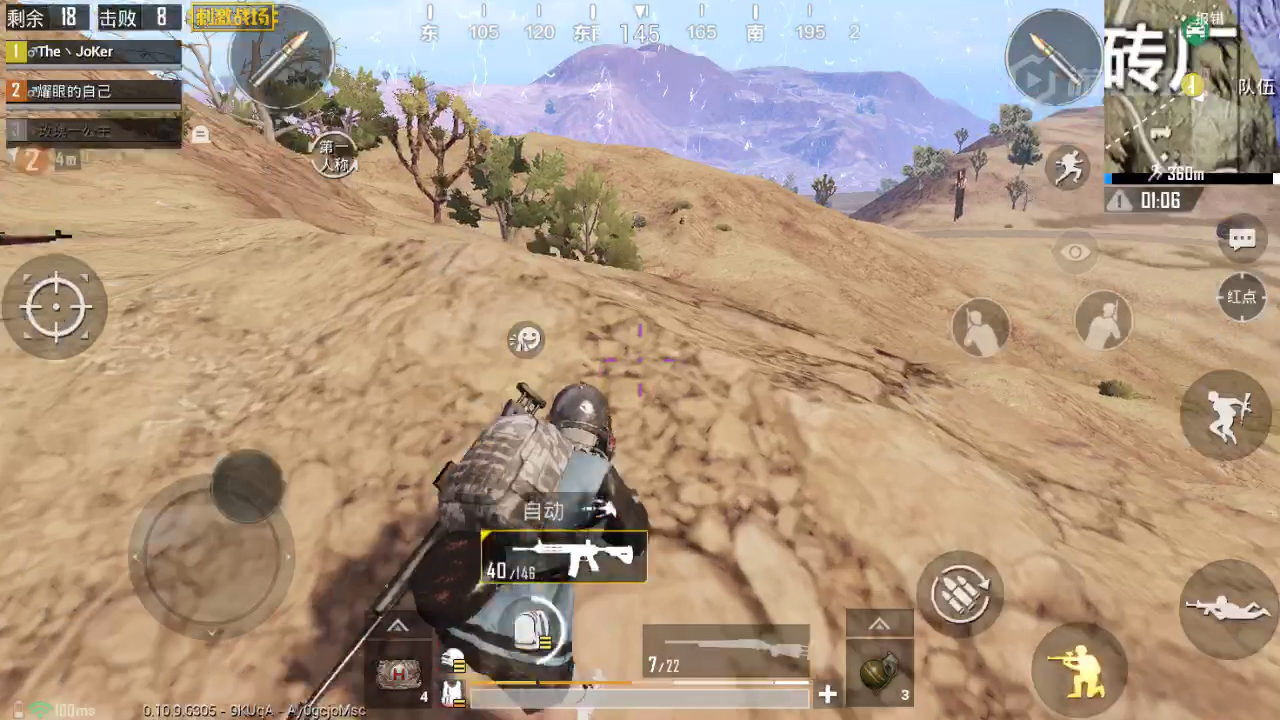Activate the sprint running-man icon
Viewport: 1280px width, 720px height.
click(x=1068, y=167)
